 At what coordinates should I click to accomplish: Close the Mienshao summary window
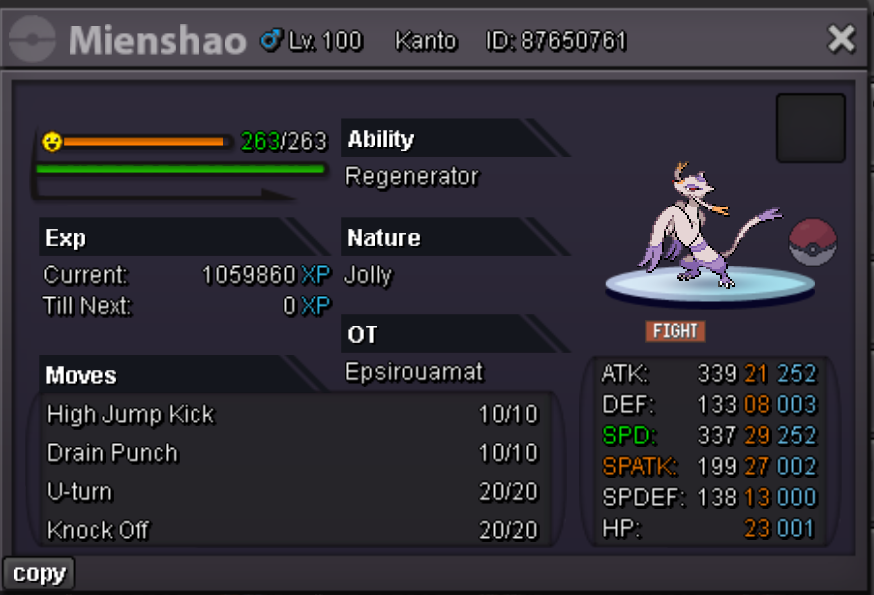click(x=841, y=39)
